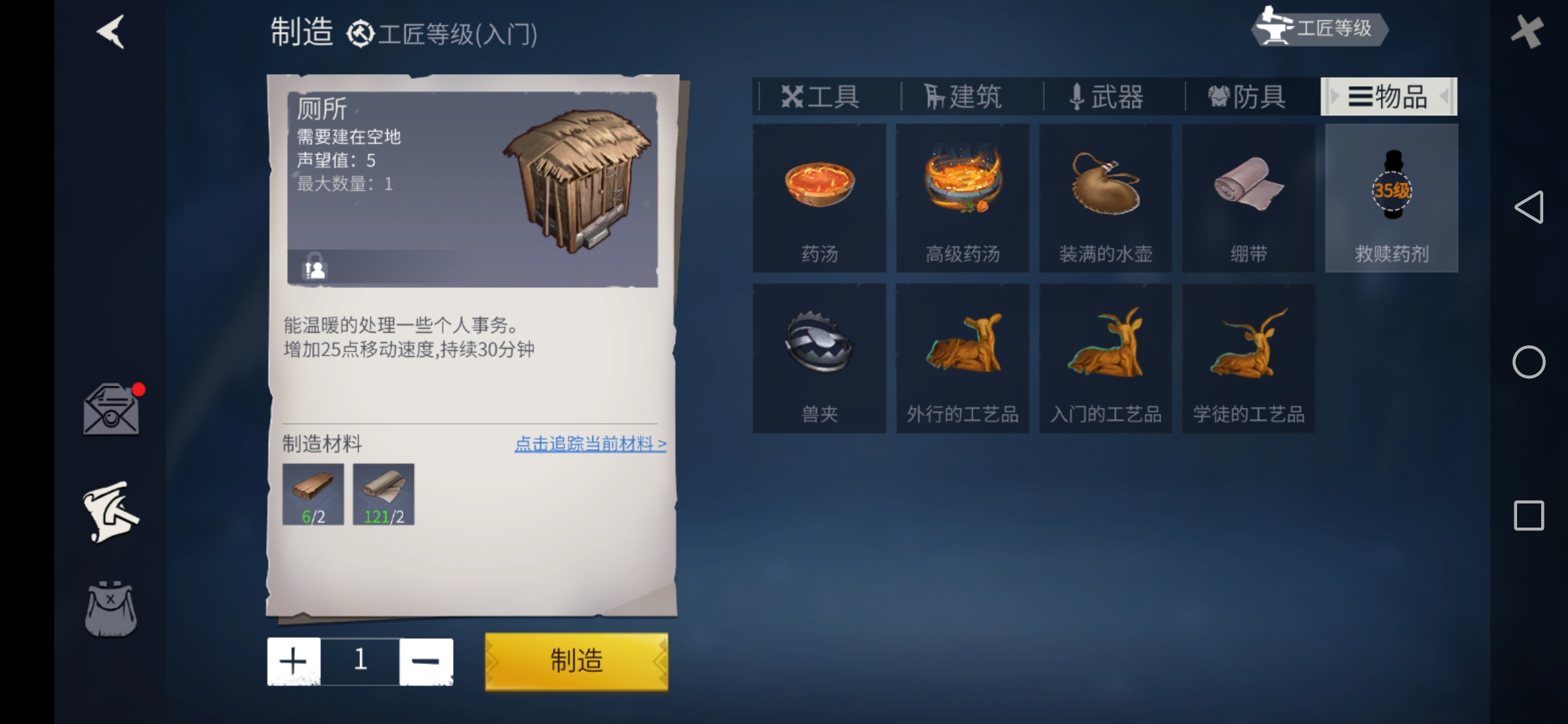Click the lock icon on the toilet card
This screenshot has height=724, width=1568.
(315, 269)
